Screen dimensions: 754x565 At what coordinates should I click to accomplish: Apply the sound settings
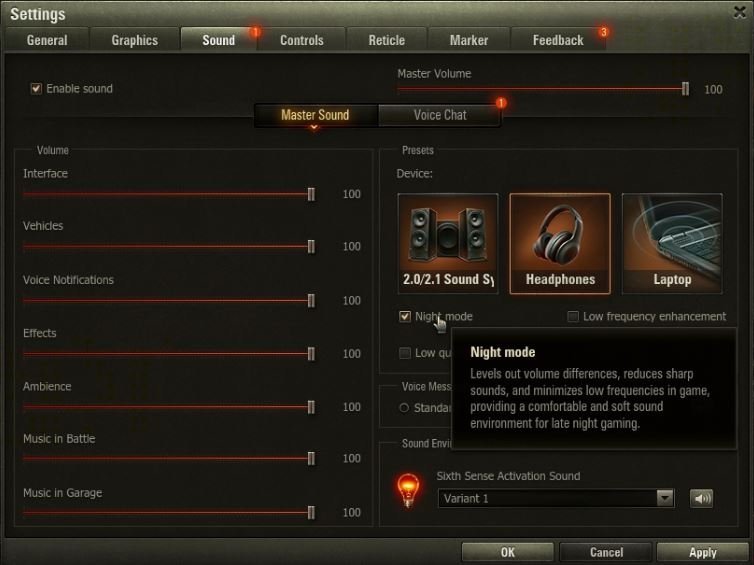702,552
